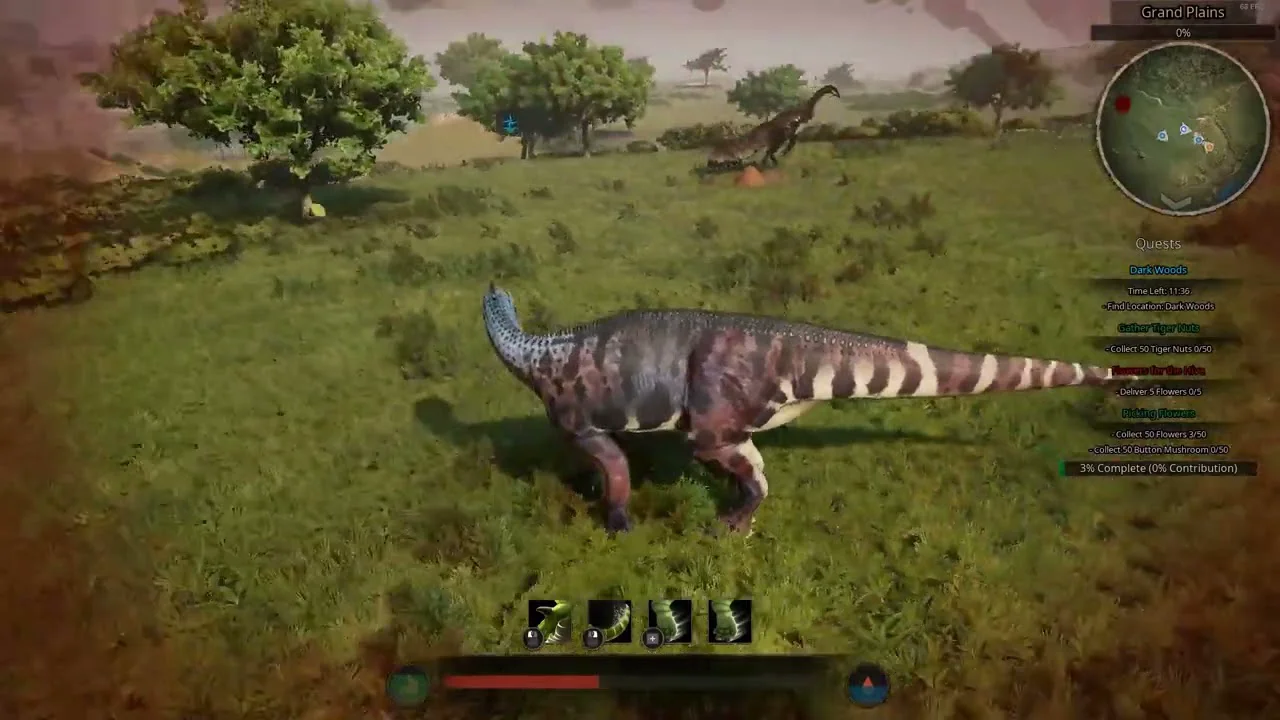The height and width of the screenshot is (720, 1280).
Task: Select the Picking Flowers quest
Action: coord(1158,413)
